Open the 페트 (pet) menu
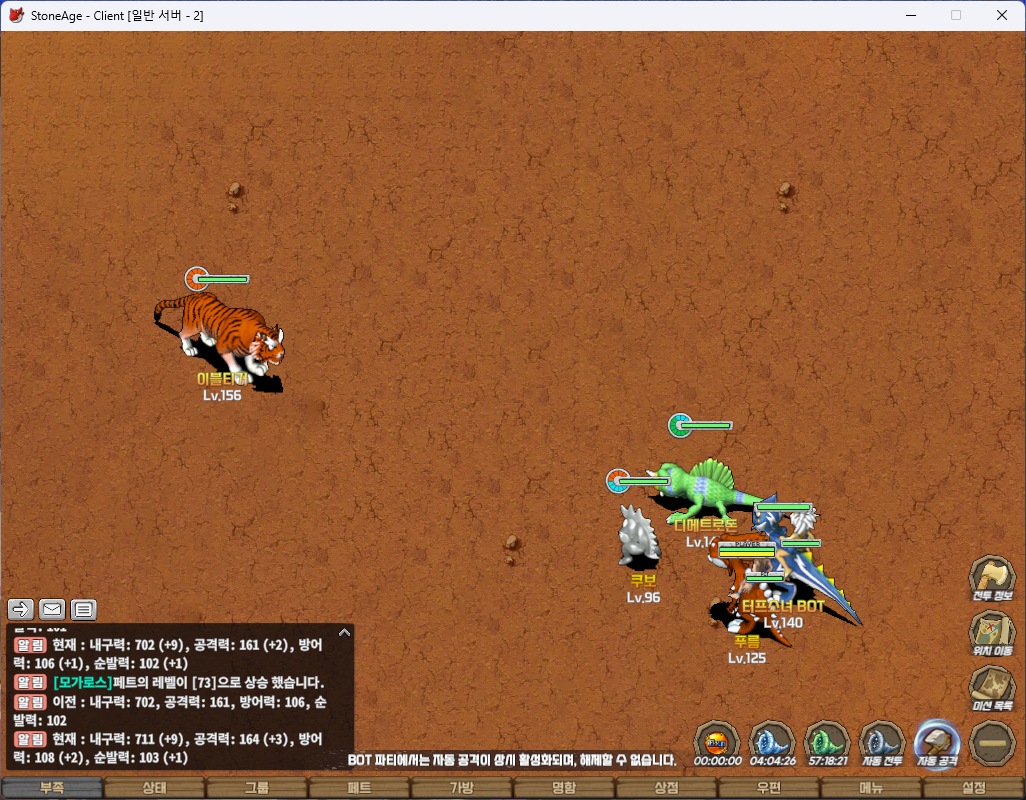Image resolution: width=1026 pixels, height=800 pixels. (359, 788)
